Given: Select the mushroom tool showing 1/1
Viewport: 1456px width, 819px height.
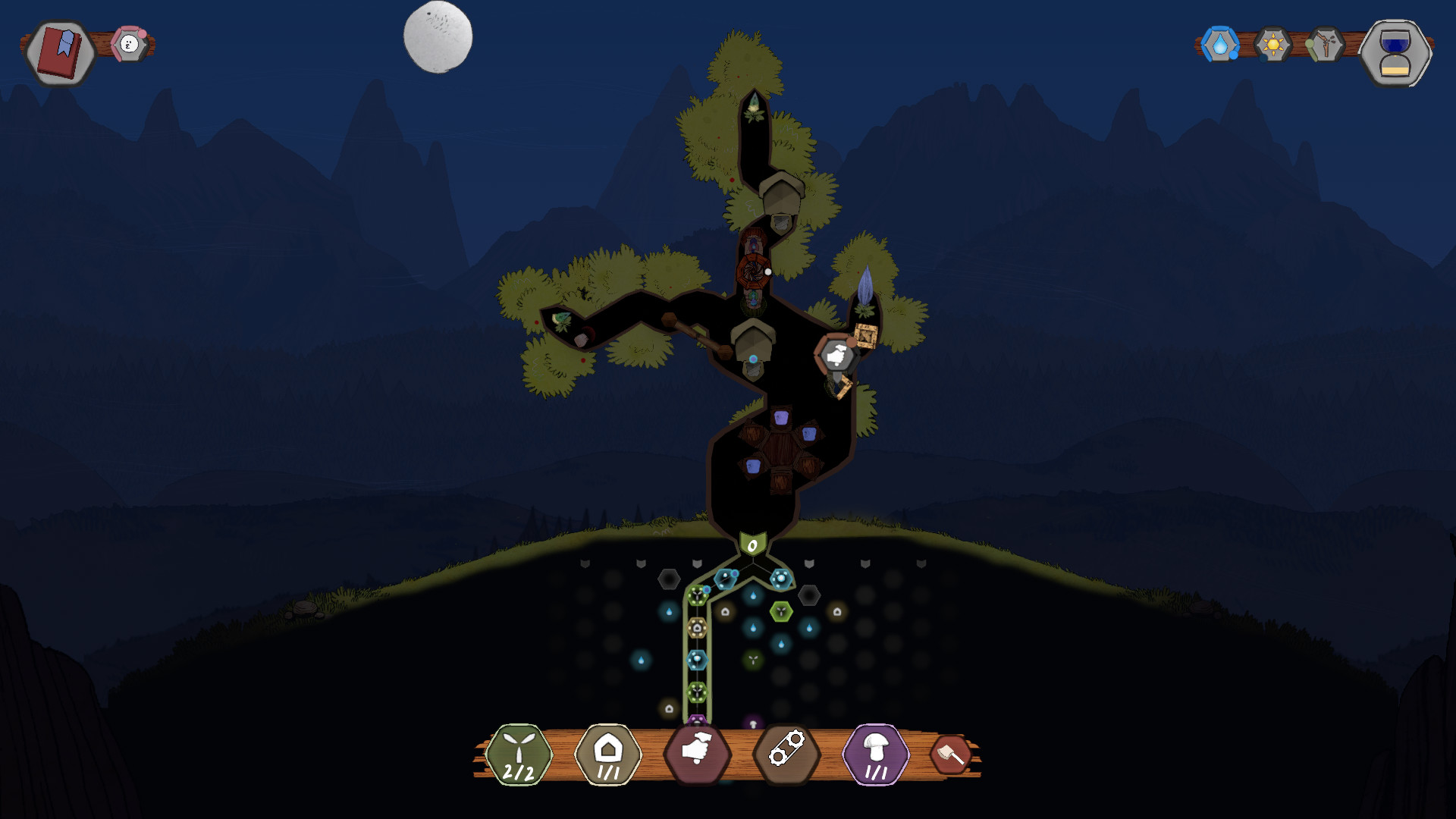Looking at the screenshot, I should 877,754.
